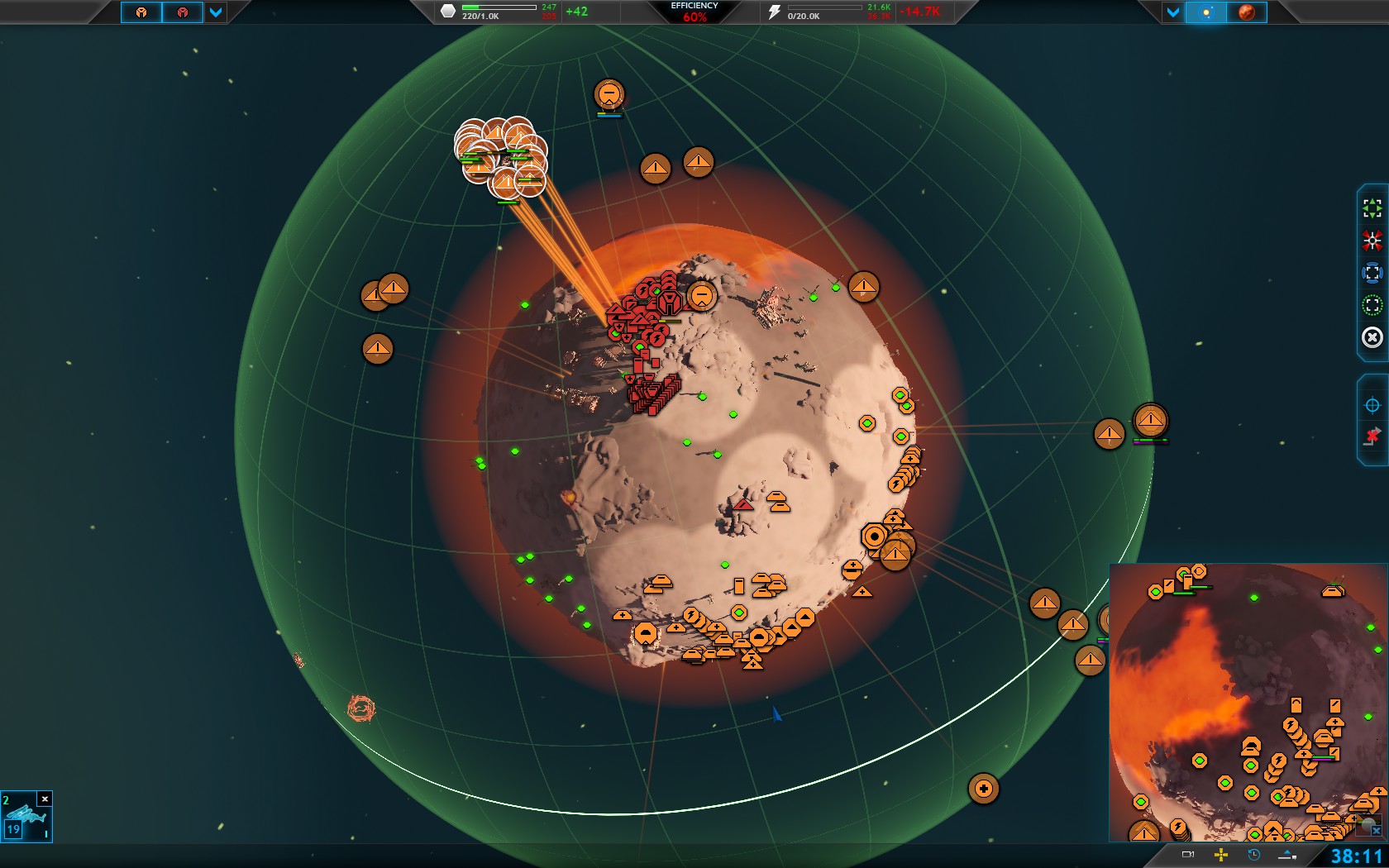Close the control group 2 panel
This screenshot has width=1389, height=868.
click(45, 799)
